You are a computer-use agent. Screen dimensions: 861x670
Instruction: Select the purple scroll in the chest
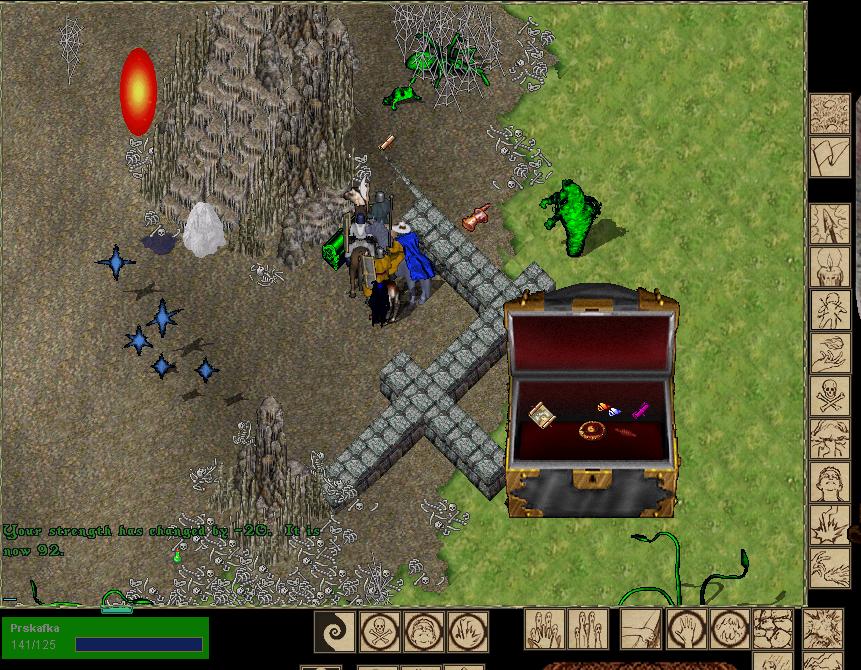pos(640,408)
